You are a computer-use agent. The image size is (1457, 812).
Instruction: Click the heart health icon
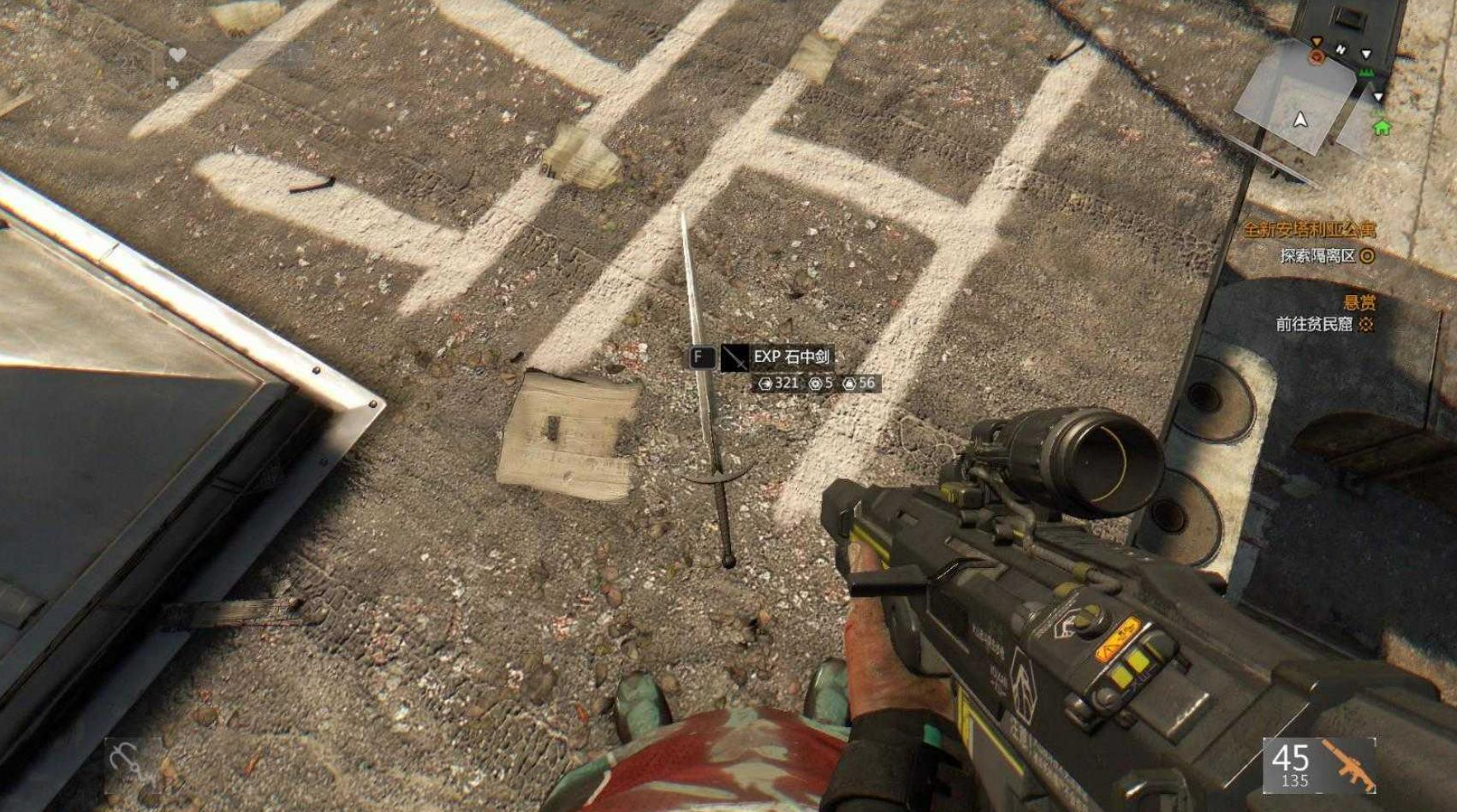[177, 55]
